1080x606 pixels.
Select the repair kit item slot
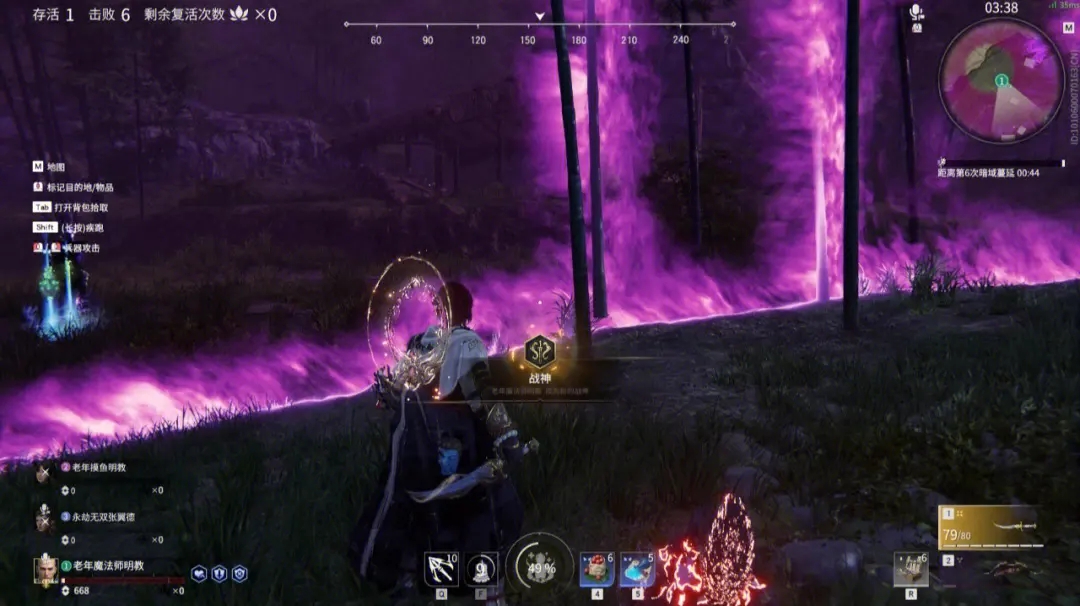[x=911, y=570]
